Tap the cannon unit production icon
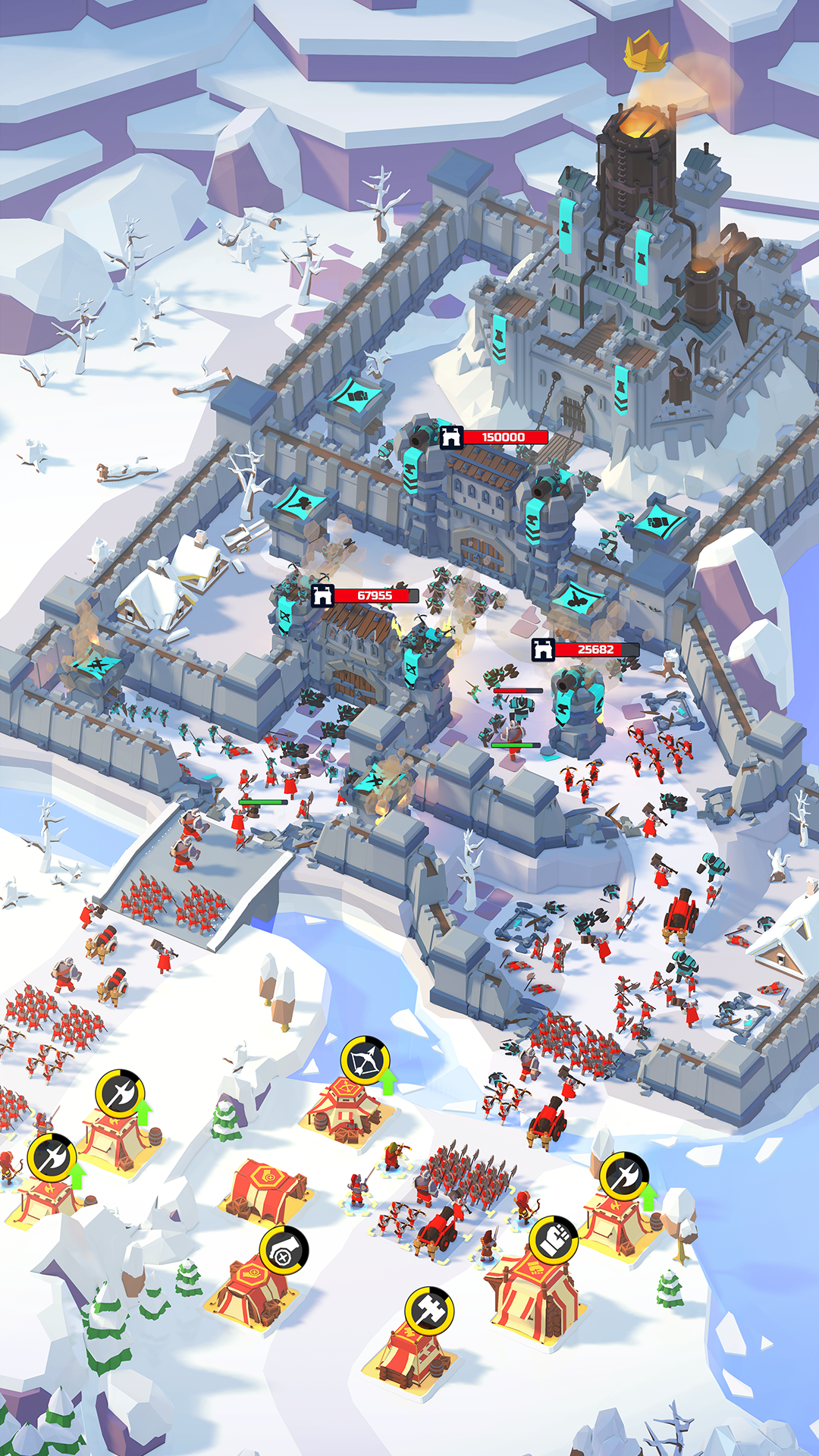This screenshot has height=1456, width=819. pos(284,1250)
